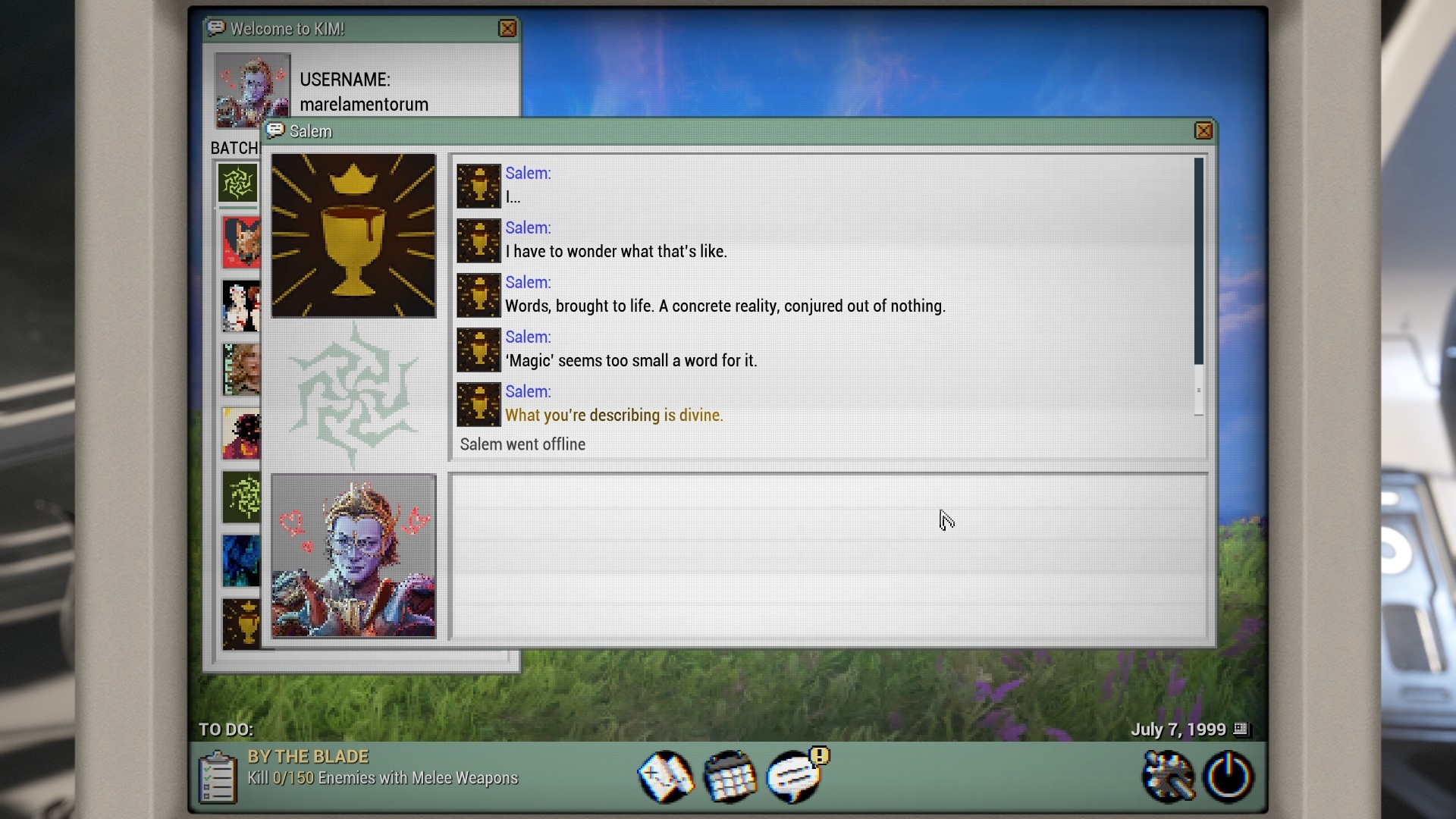Screen dimensions: 1456x819
Task: Open the tools settings icon
Action: point(1167,777)
